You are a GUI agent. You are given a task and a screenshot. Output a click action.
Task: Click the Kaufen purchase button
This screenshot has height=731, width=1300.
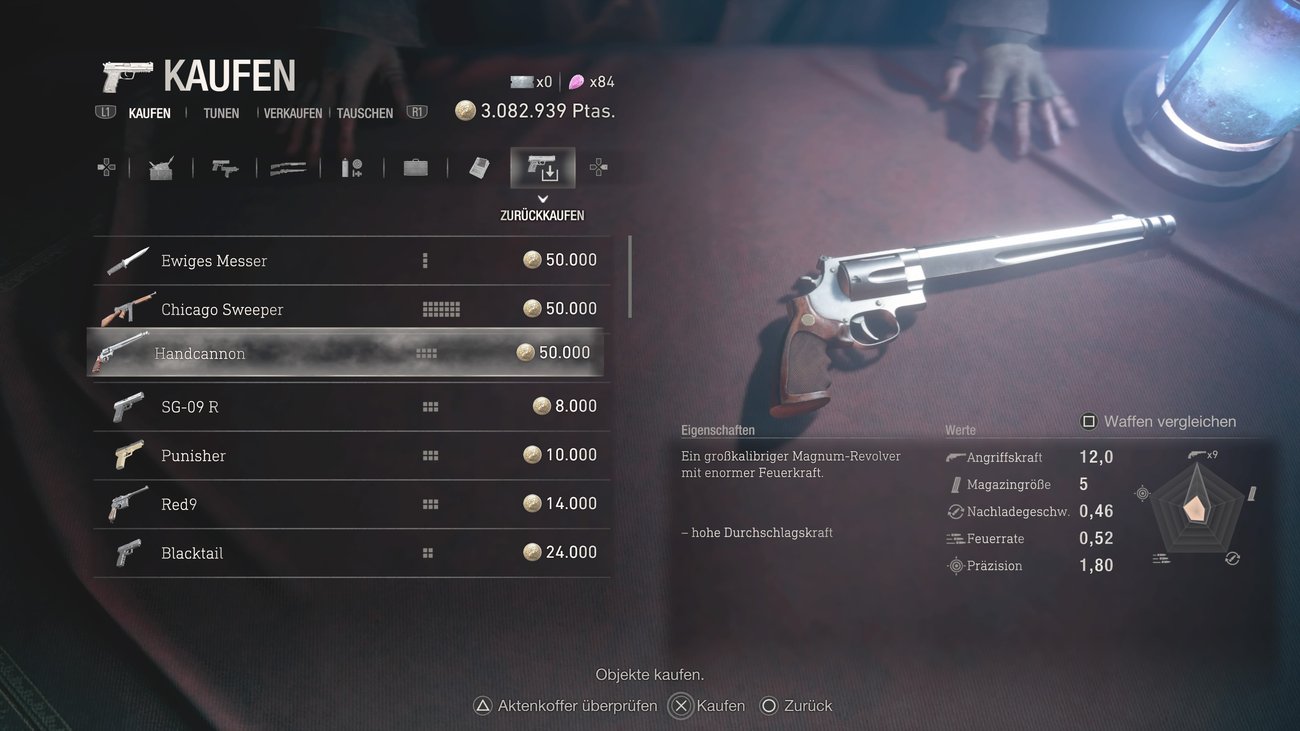coord(708,706)
